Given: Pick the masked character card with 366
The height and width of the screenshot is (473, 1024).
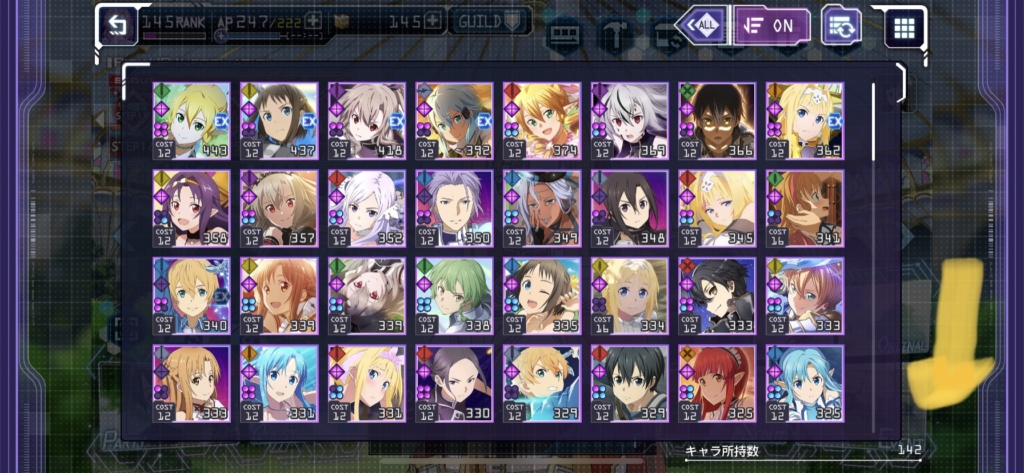Looking at the screenshot, I should pyautogui.click(x=717, y=121).
